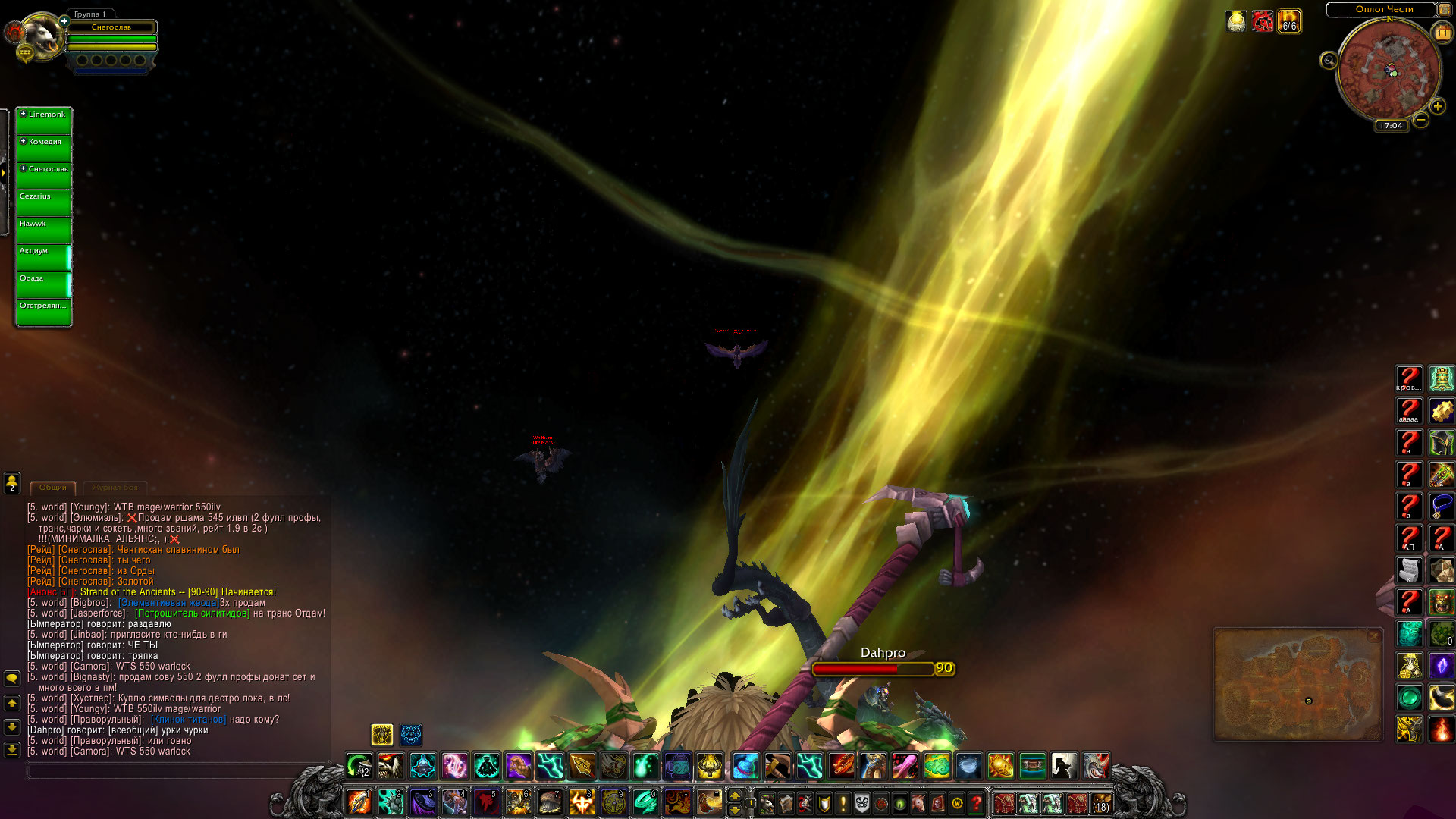Image resolution: width=1456 pixels, height=819 pixels.
Task: Zoom out the minimap with minus button
Action: 1421,120
